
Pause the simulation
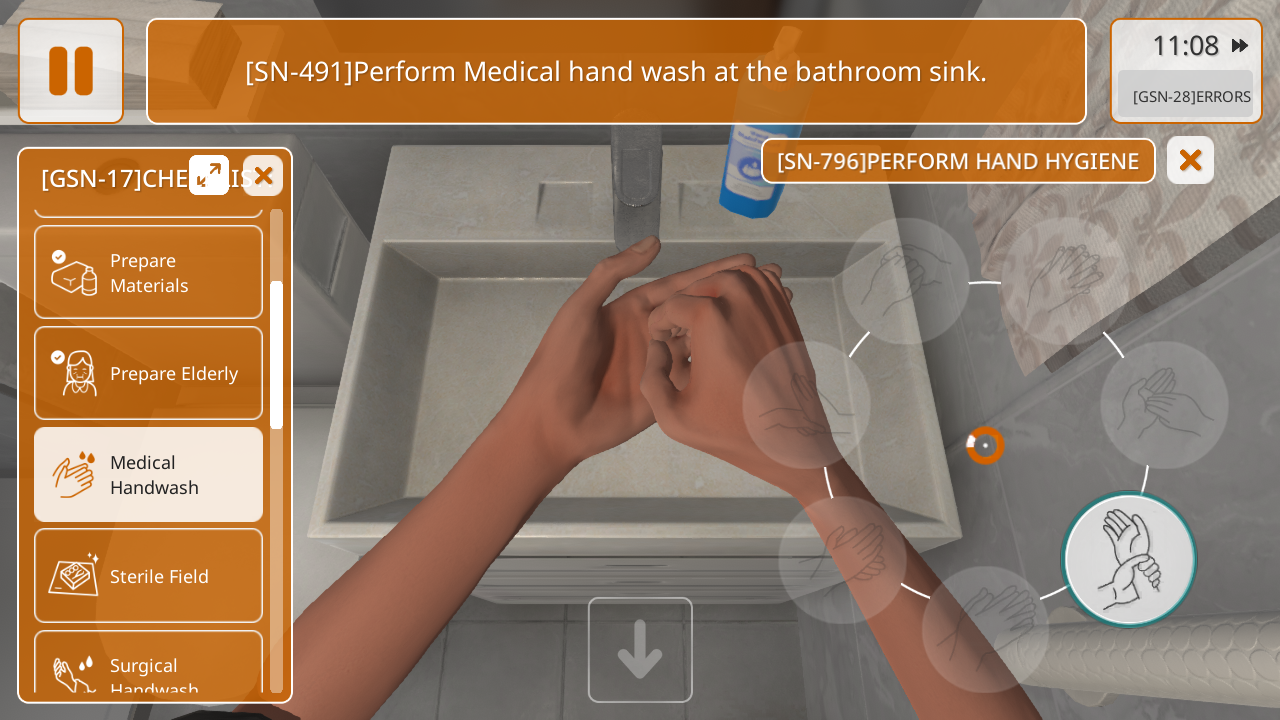[71, 71]
